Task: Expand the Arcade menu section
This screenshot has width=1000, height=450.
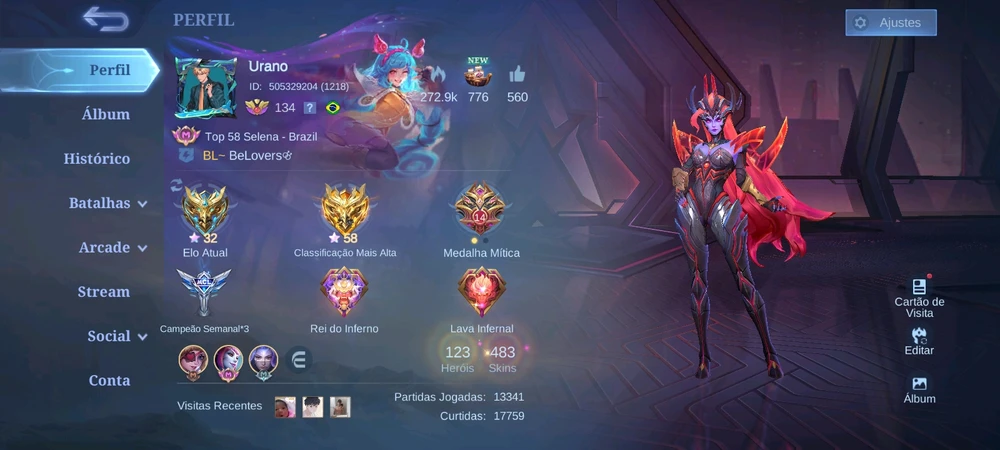Action: tap(112, 247)
